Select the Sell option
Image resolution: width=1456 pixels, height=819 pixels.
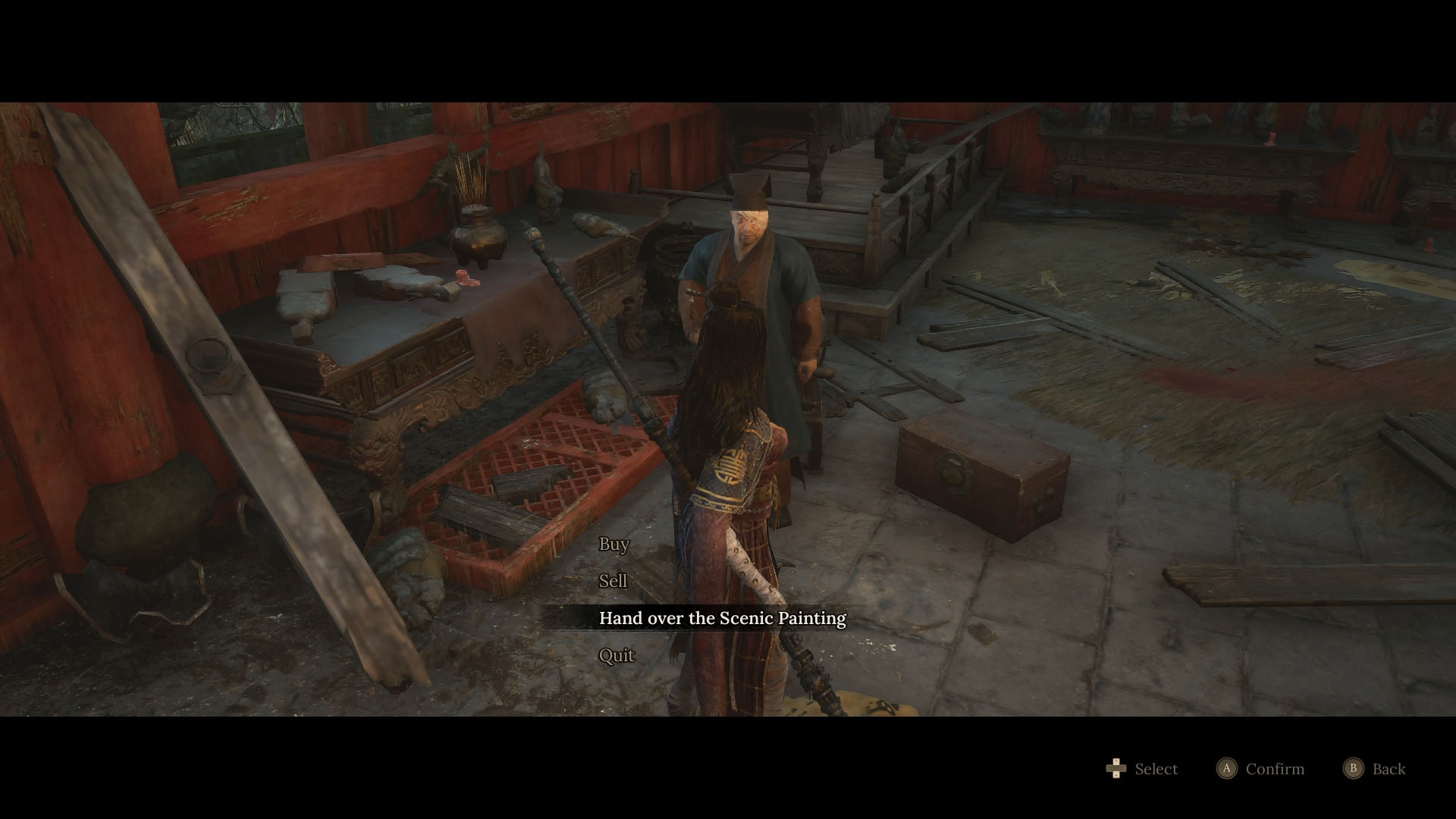[x=613, y=581]
